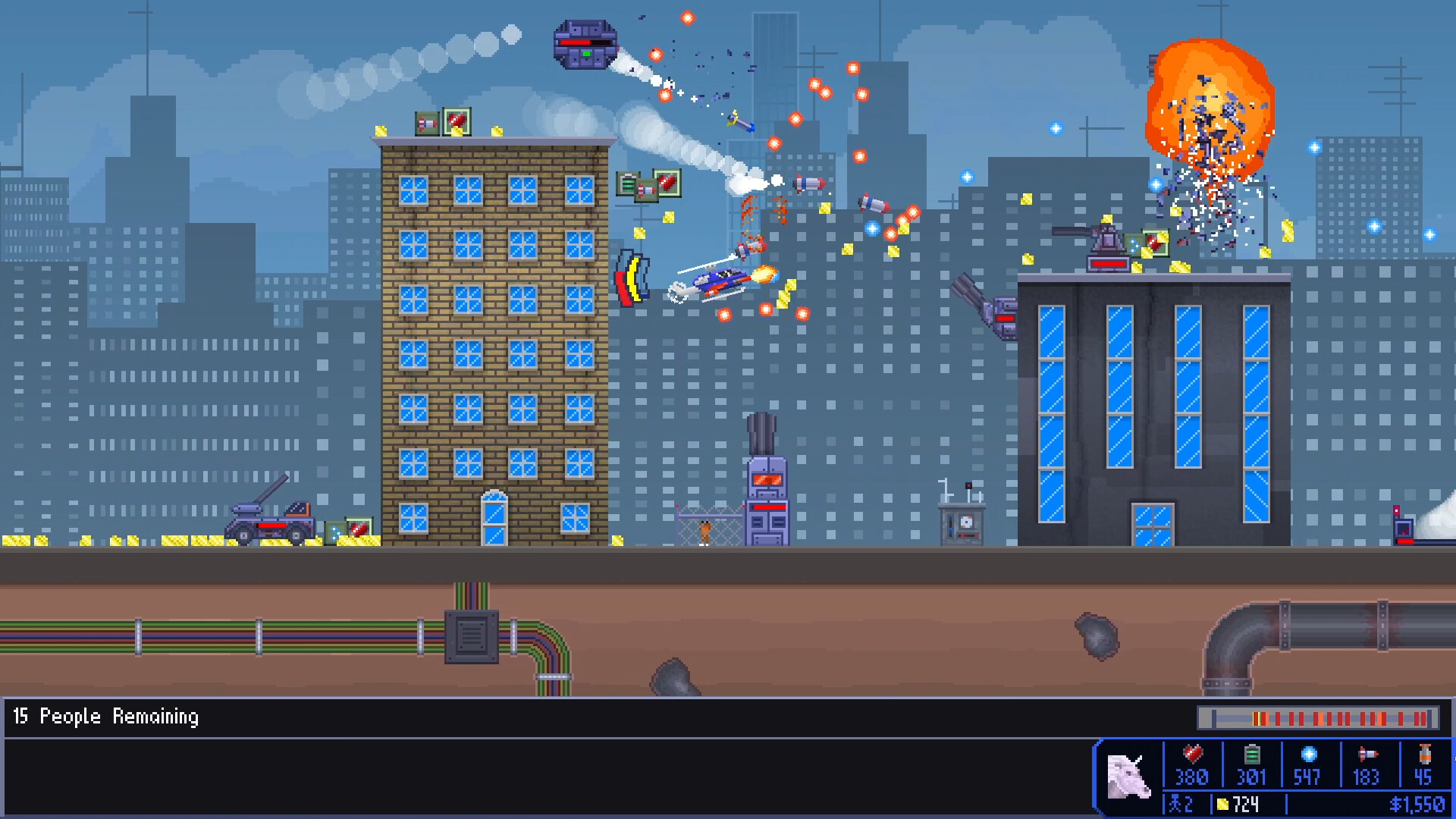1456x819 pixels.
Task: Click the battery energy icon showing 301
Action: 1252,755
